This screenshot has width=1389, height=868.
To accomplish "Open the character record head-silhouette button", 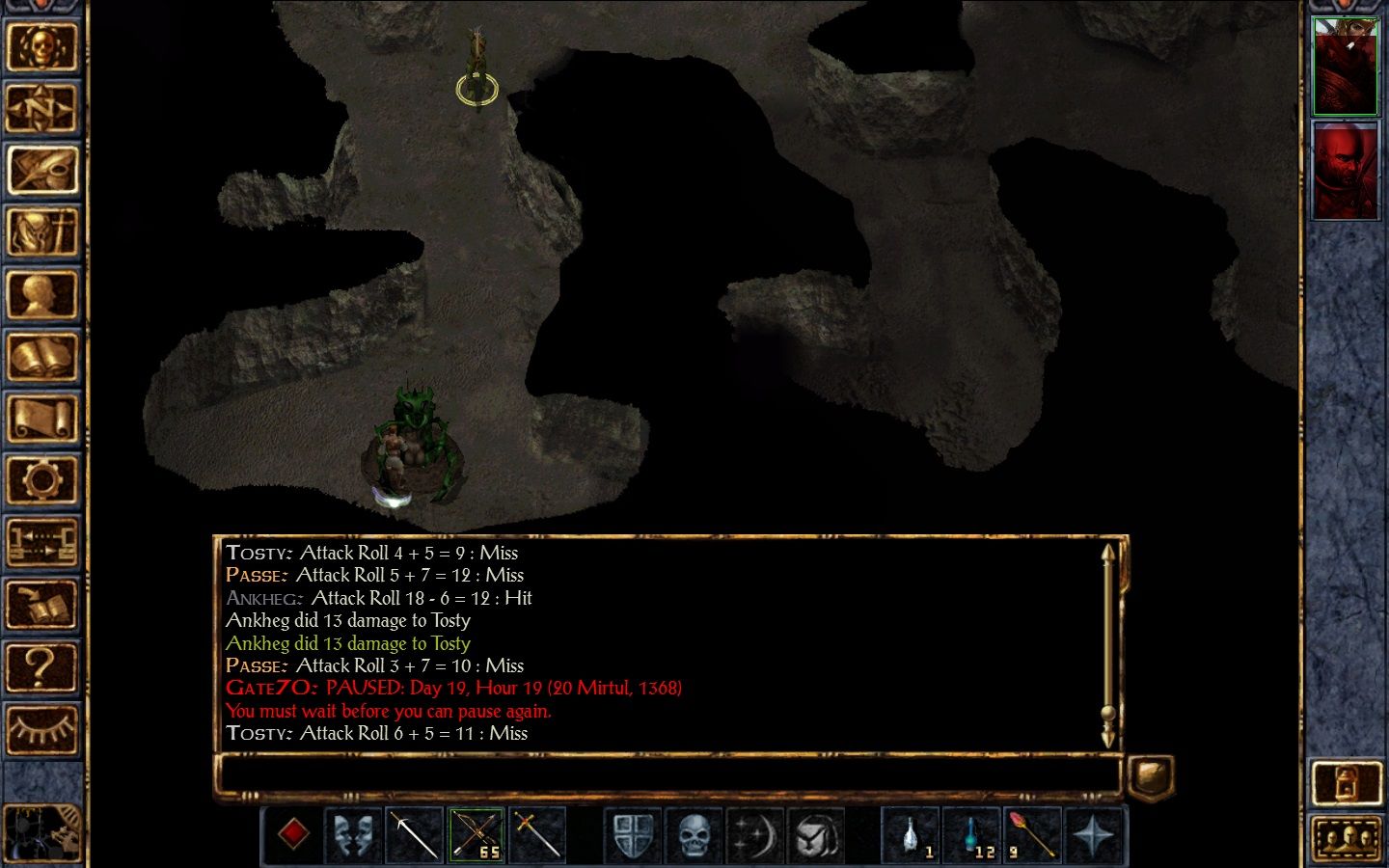I will pos(41,294).
